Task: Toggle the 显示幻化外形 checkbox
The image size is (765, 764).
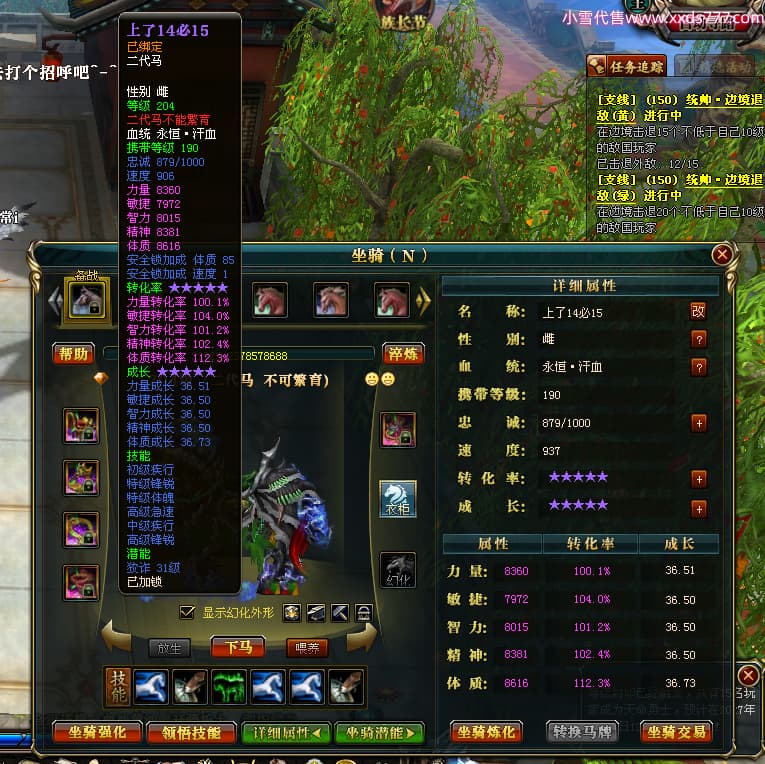Action: pyautogui.click(x=186, y=612)
